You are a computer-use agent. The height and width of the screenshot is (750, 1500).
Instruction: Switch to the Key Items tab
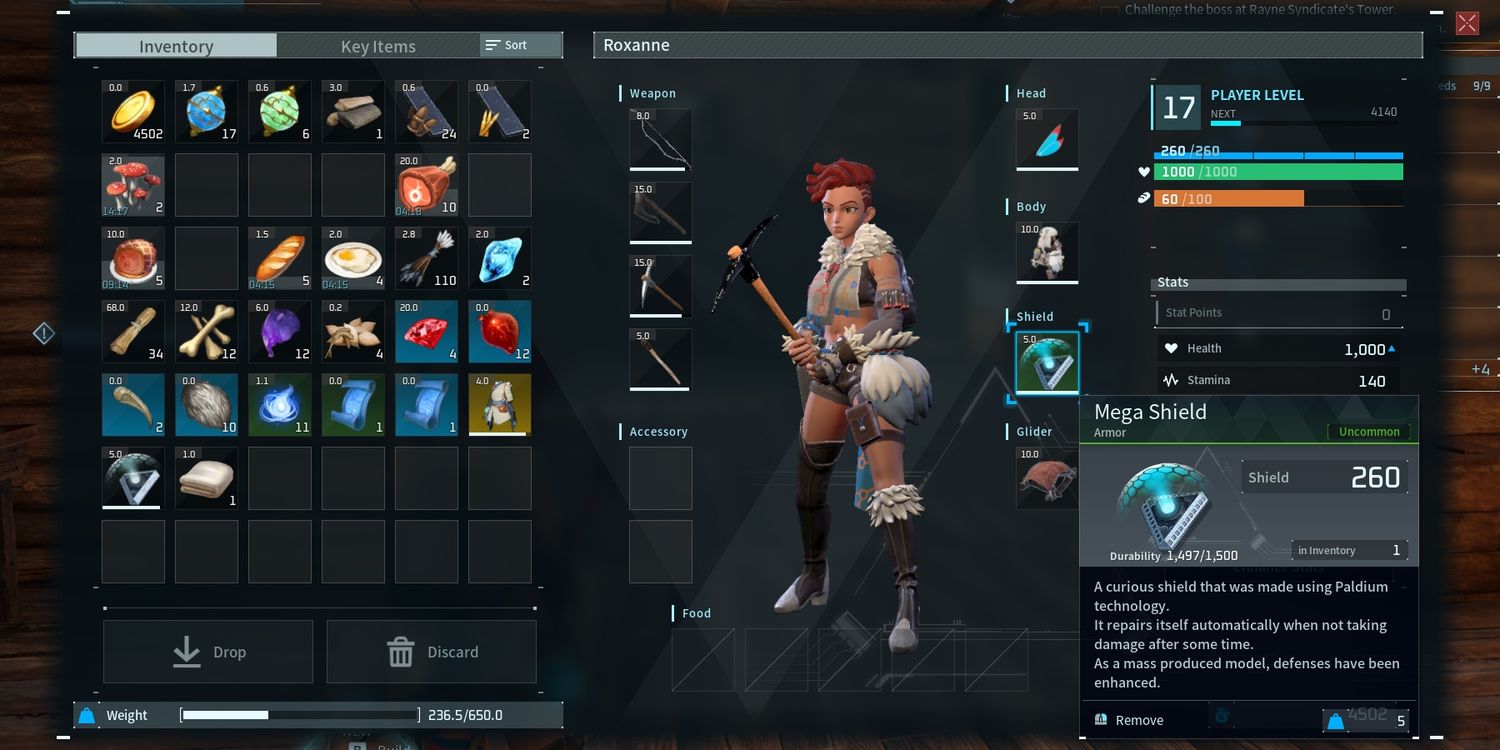click(378, 46)
